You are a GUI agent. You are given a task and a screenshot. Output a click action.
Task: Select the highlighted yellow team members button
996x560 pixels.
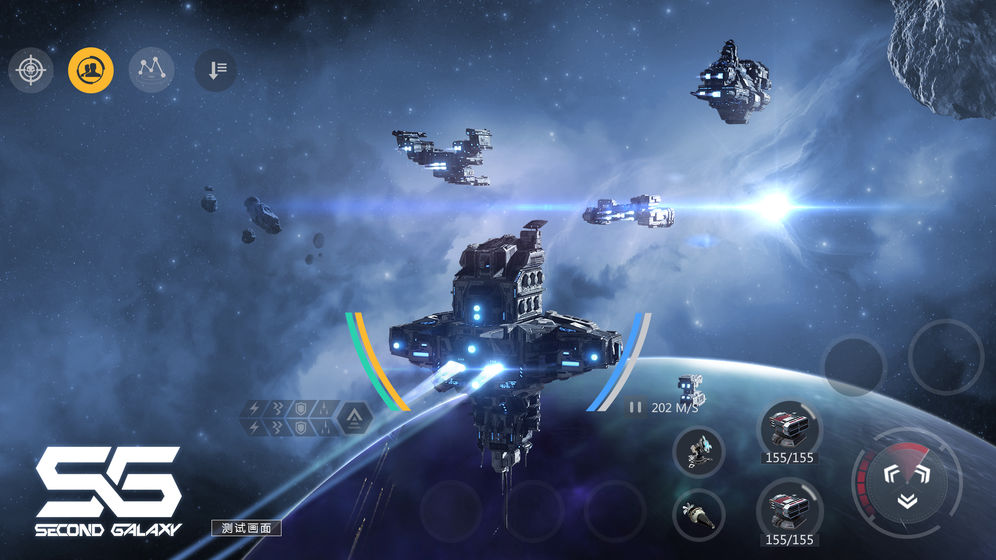(x=91, y=70)
